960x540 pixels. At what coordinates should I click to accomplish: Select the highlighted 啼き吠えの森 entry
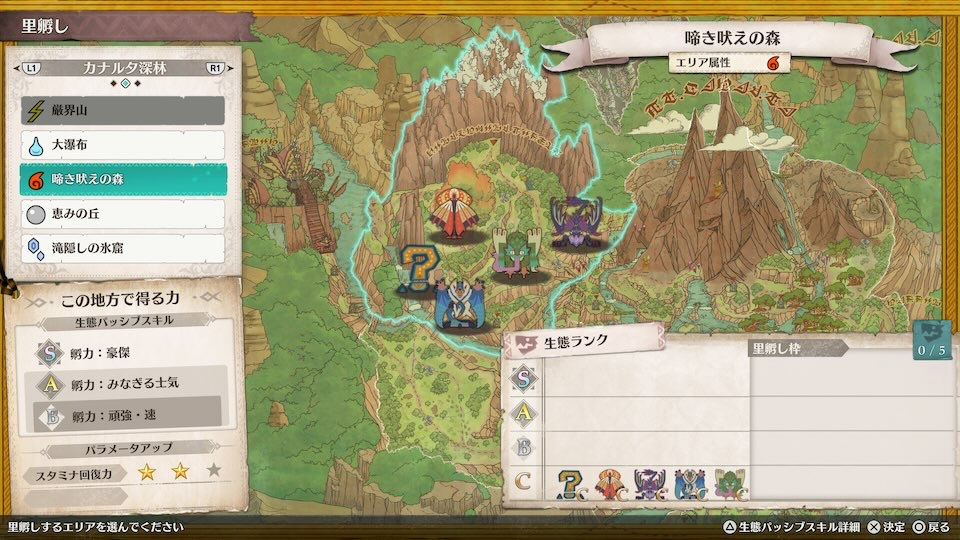[122, 179]
